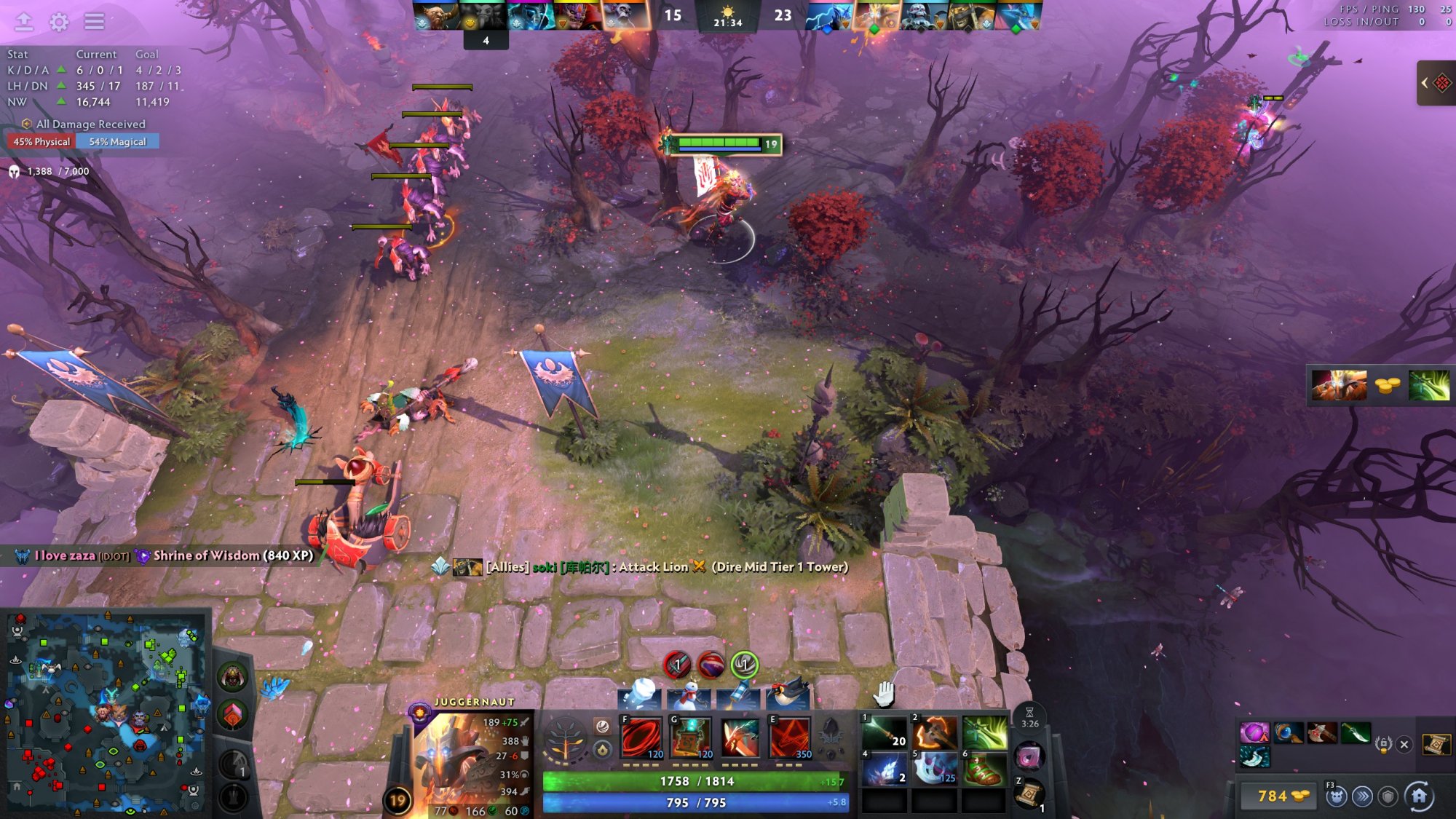This screenshot has height=819, width=1456.
Task: Clear the quick-buy list with the X
Action: coord(1404,744)
